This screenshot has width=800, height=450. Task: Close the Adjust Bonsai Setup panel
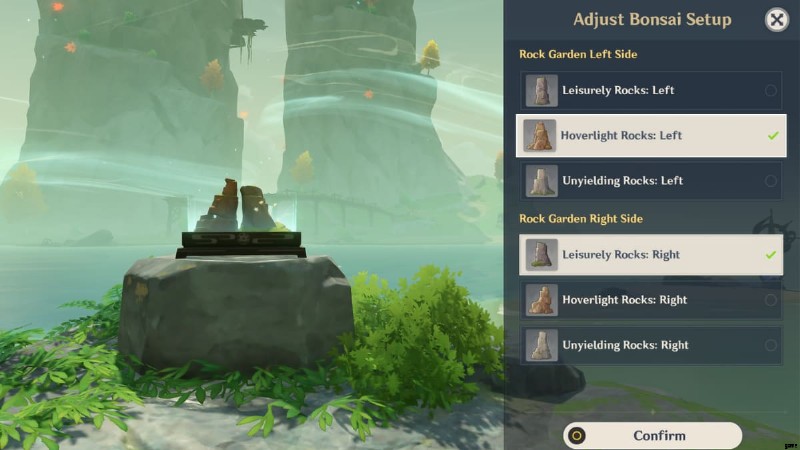pyautogui.click(x=776, y=19)
